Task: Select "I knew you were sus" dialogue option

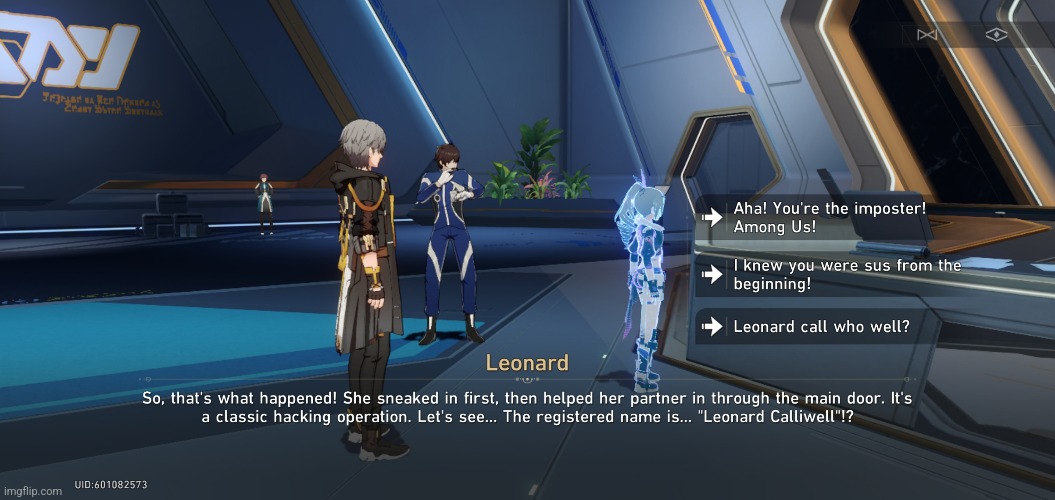Action: [846, 274]
